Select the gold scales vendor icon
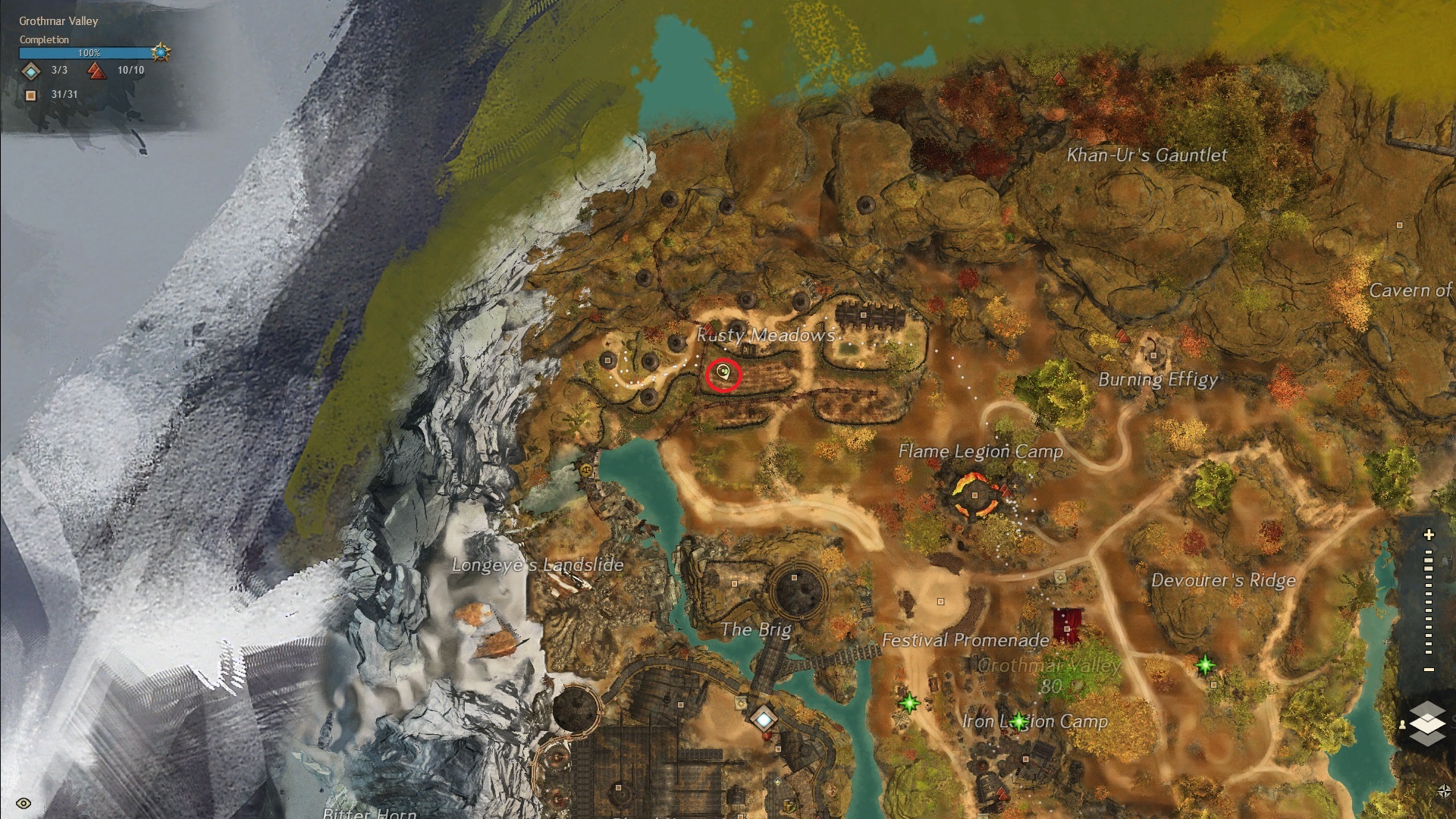Screen dimensions: 1456x819 pyautogui.click(x=585, y=470)
